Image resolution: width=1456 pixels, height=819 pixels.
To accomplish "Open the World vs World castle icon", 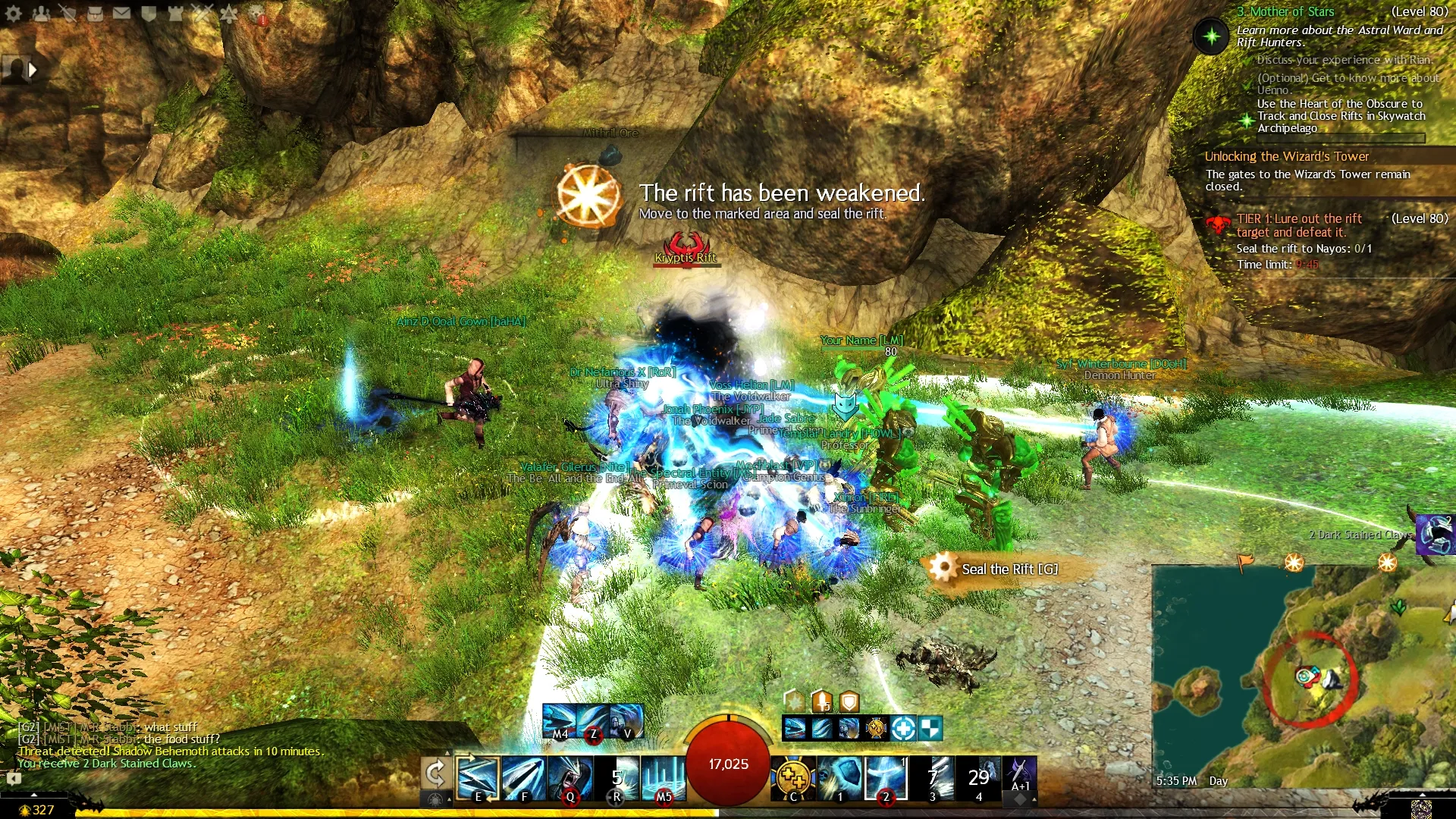I will pos(175,13).
